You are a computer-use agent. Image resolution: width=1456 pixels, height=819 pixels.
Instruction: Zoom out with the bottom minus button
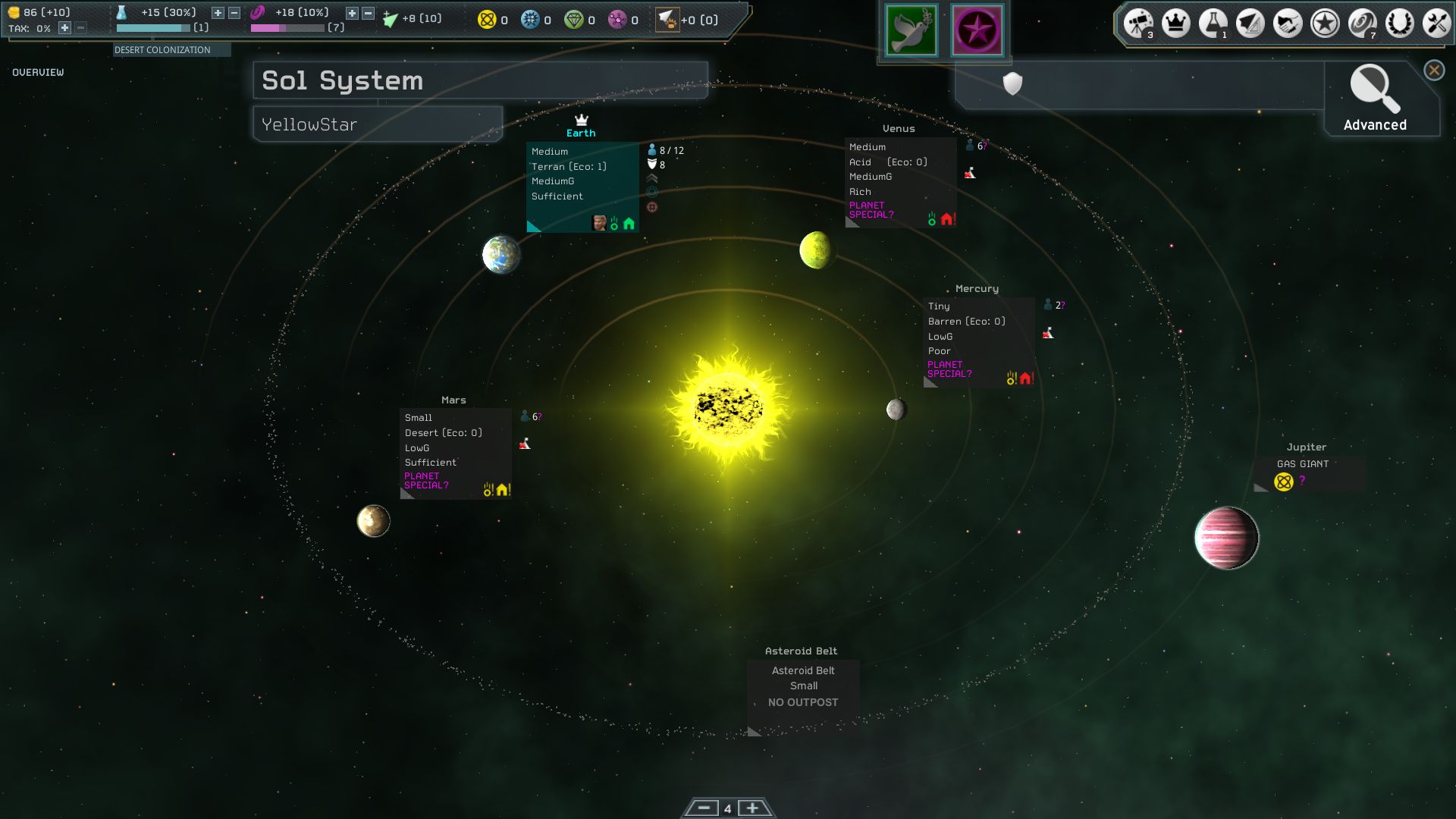tap(703, 808)
